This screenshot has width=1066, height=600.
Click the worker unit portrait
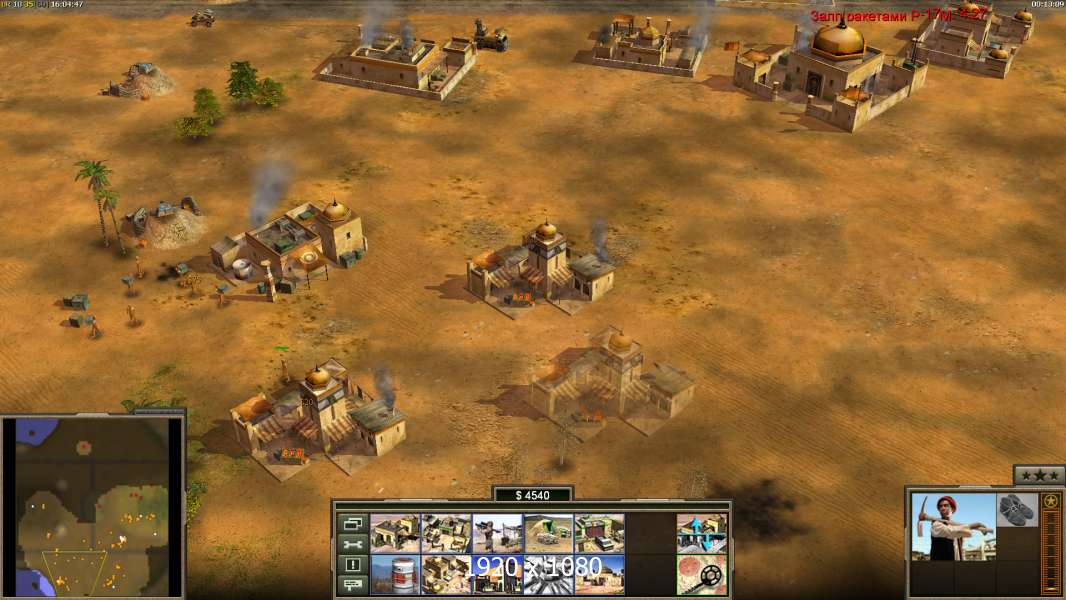[953, 526]
